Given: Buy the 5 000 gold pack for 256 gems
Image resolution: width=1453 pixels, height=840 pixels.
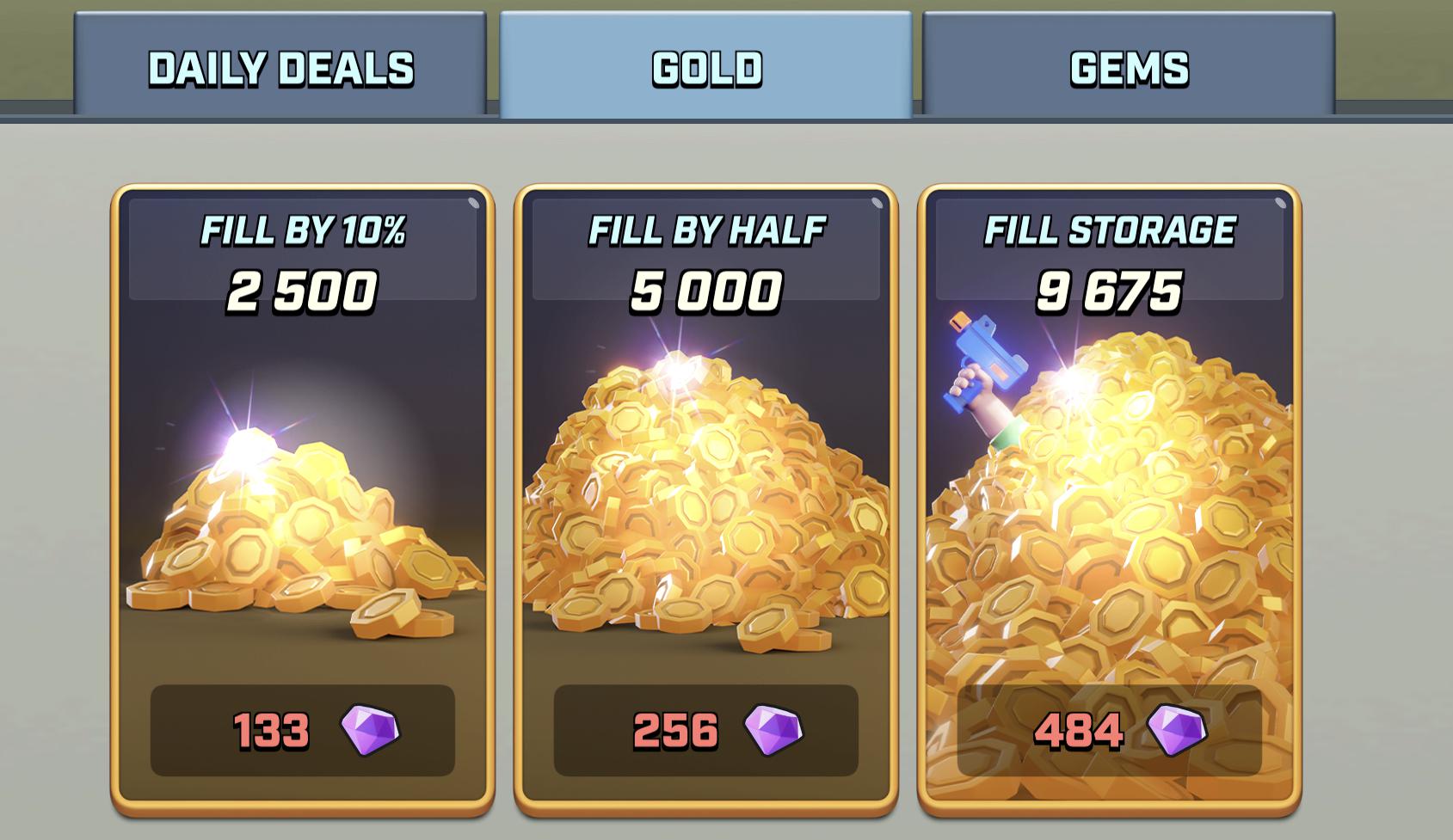Looking at the screenshot, I should [x=705, y=729].
